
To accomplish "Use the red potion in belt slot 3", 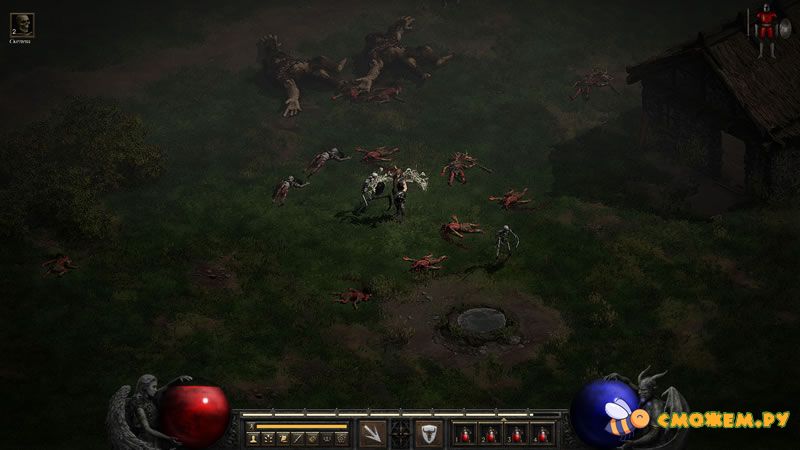I will (x=517, y=435).
